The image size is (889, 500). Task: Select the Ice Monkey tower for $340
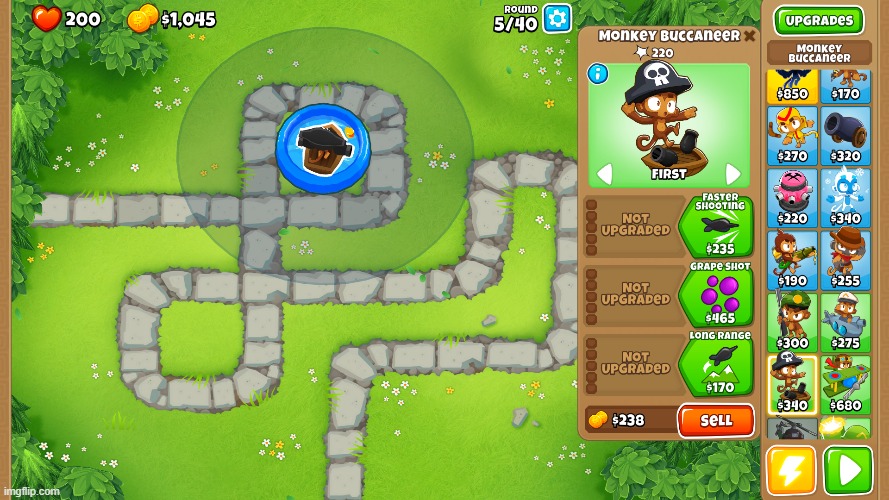click(845, 197)
